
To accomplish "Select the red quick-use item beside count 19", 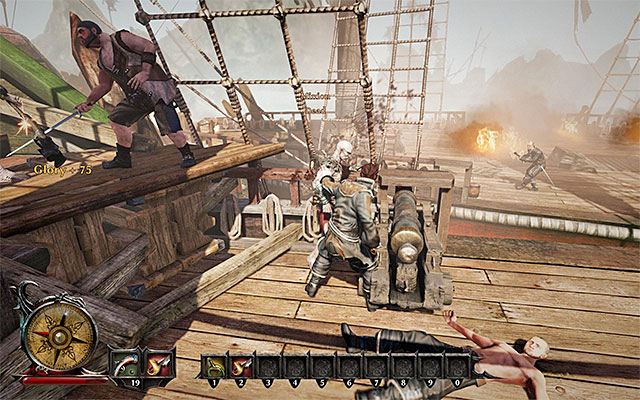I will coord(158,363).
